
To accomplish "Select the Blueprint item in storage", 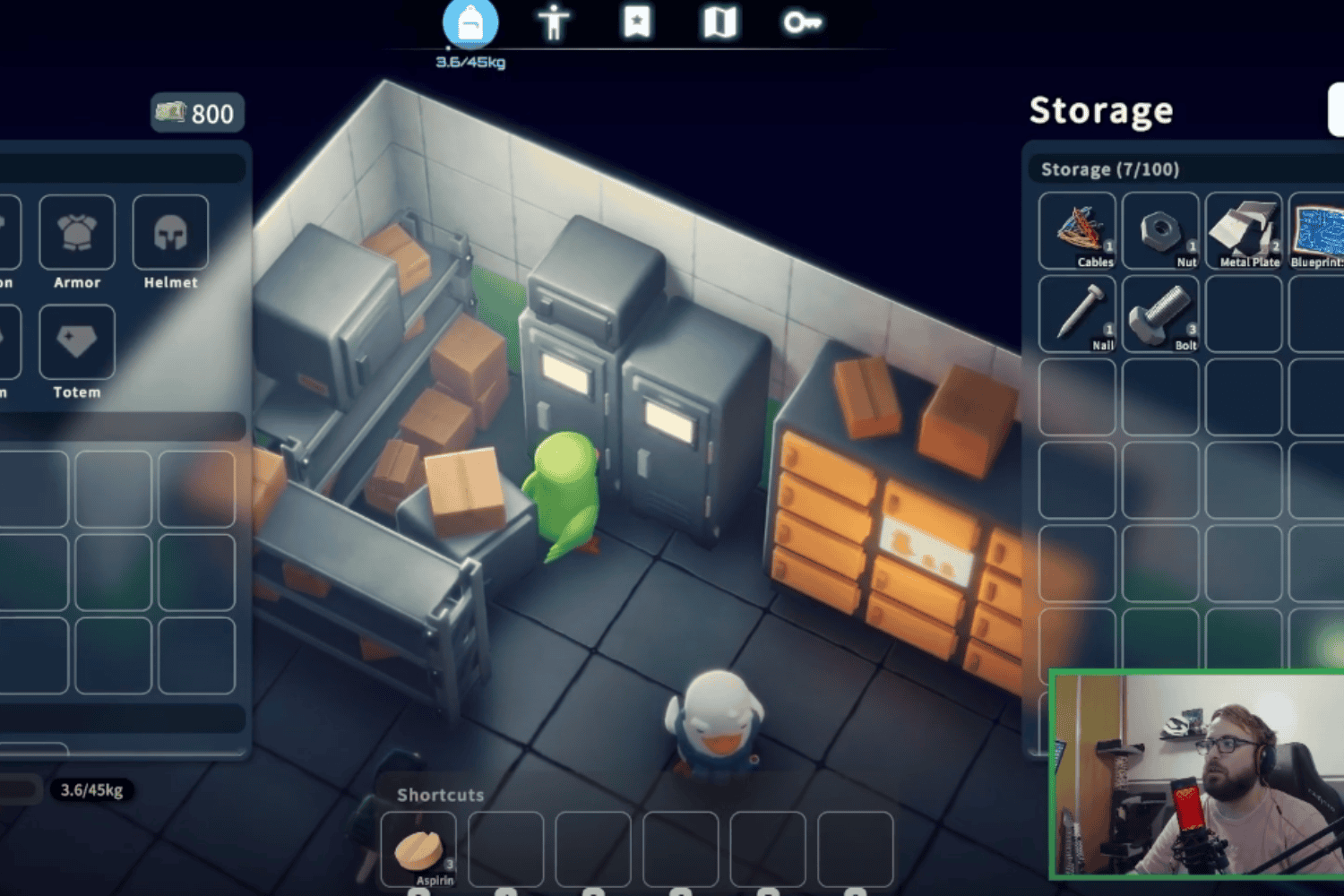I will (1319, 230).
